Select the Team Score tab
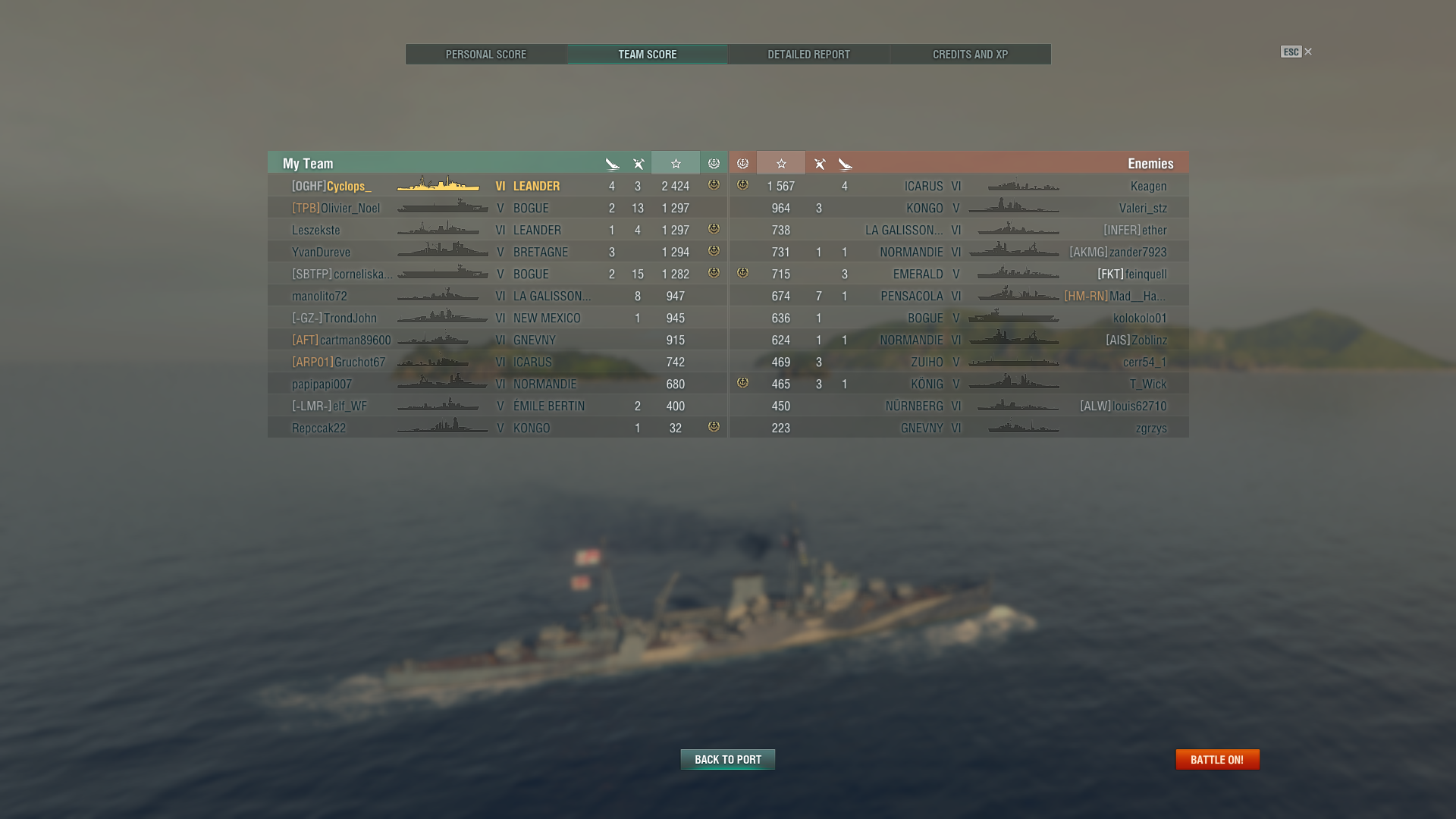Image resolution: width=1456 pixels, height=819 pixels. [x=648, y=55]
